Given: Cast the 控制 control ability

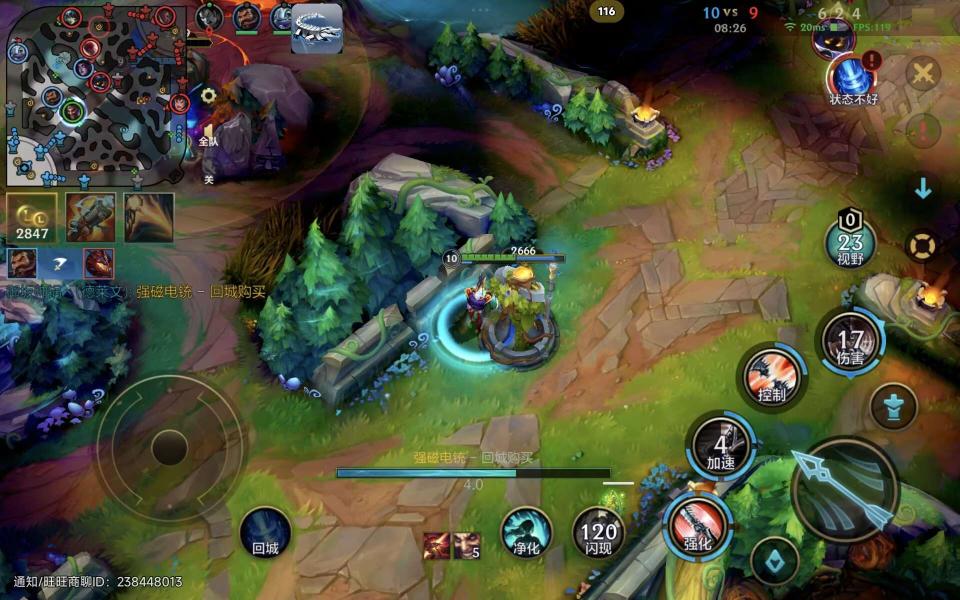Looking at the screenshot, I should (x=772, y=378).
